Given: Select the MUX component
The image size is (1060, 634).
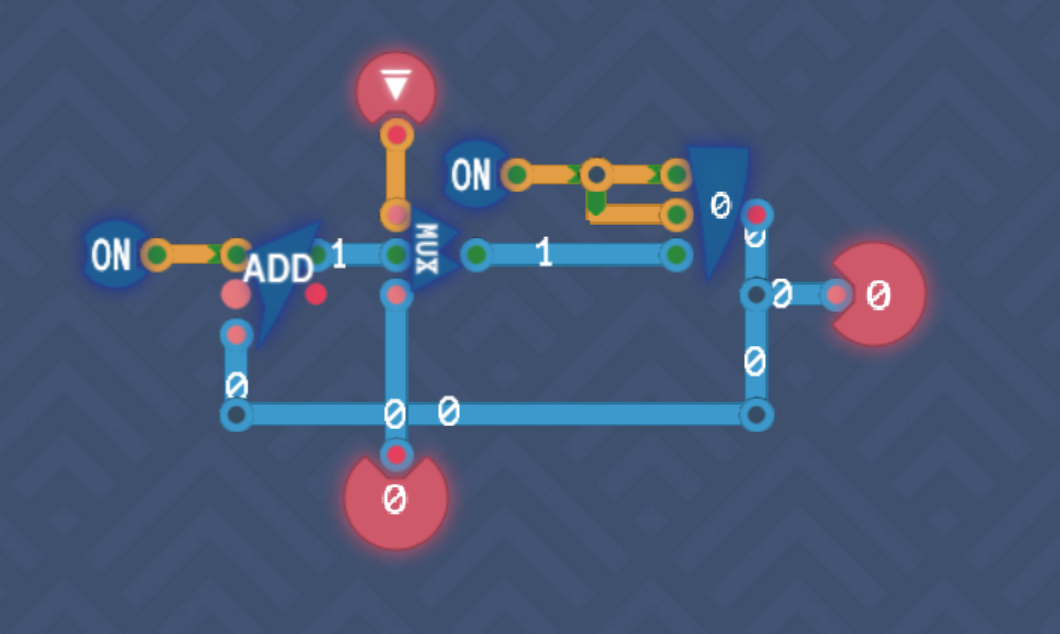Looking at the screenshot, I should pos(423,252).
